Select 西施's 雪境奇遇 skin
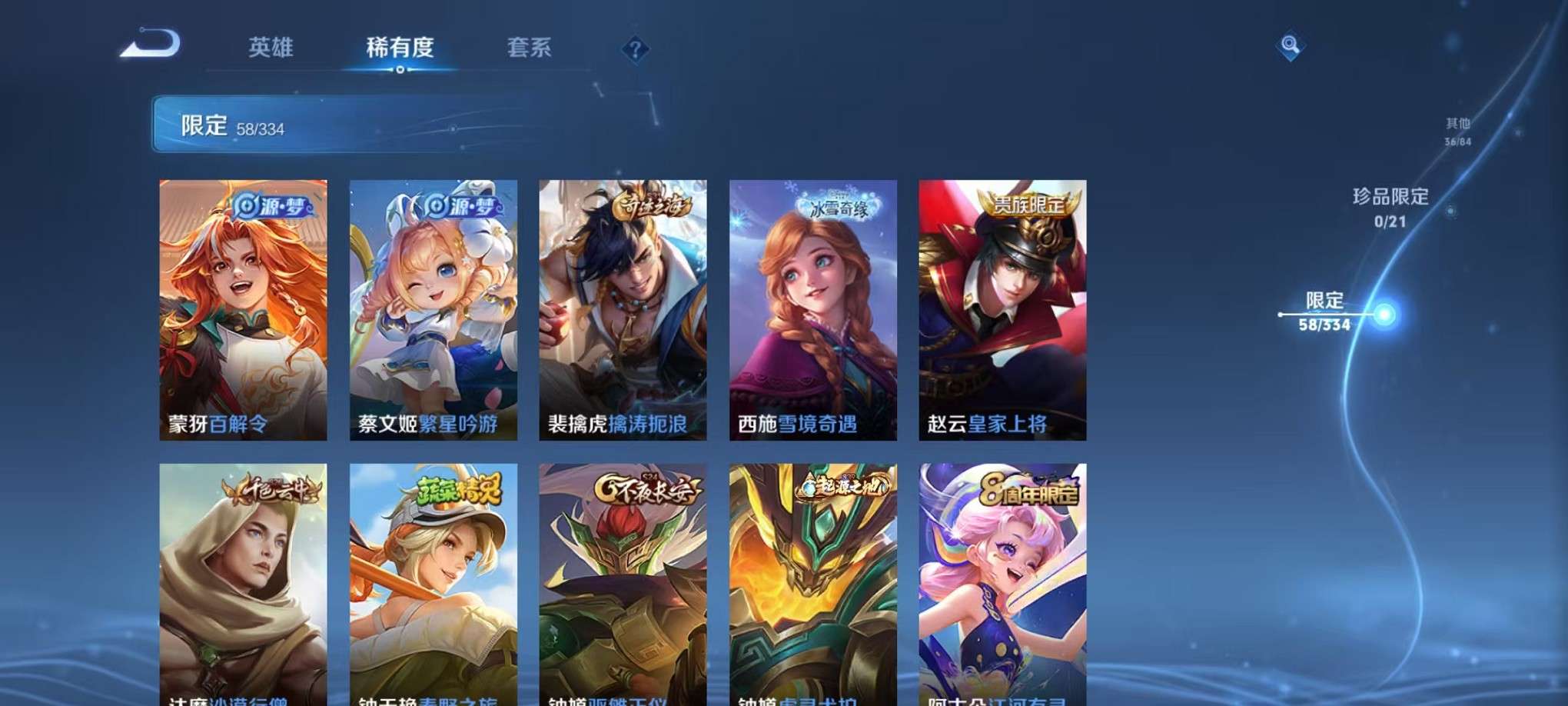The image size is (1568, 706). pos(811,308)
